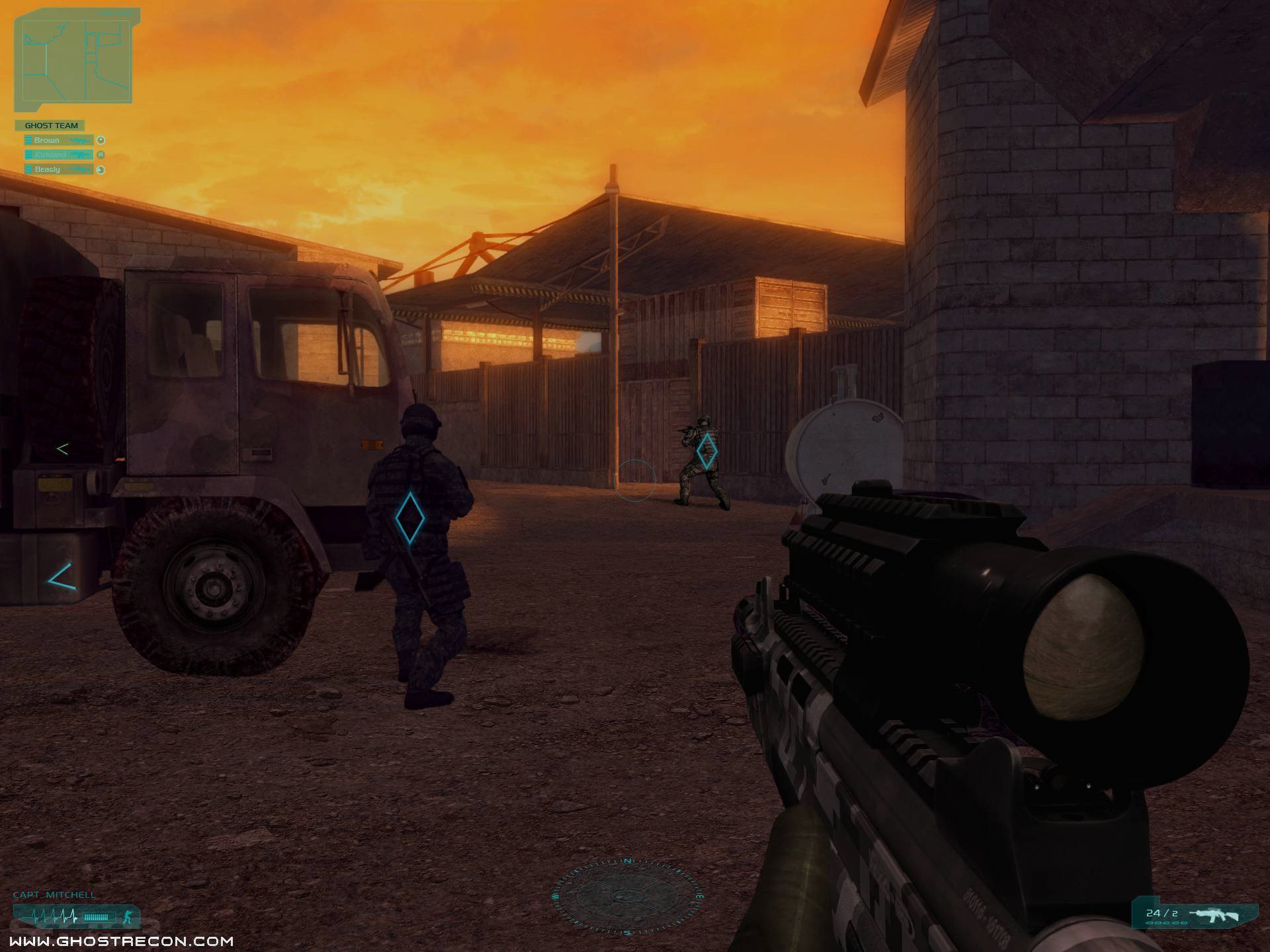Select the distant teammate's diamond marker
Image resolution: width=1270 pixels, height=952 pixels.
[x=707, y=451]
